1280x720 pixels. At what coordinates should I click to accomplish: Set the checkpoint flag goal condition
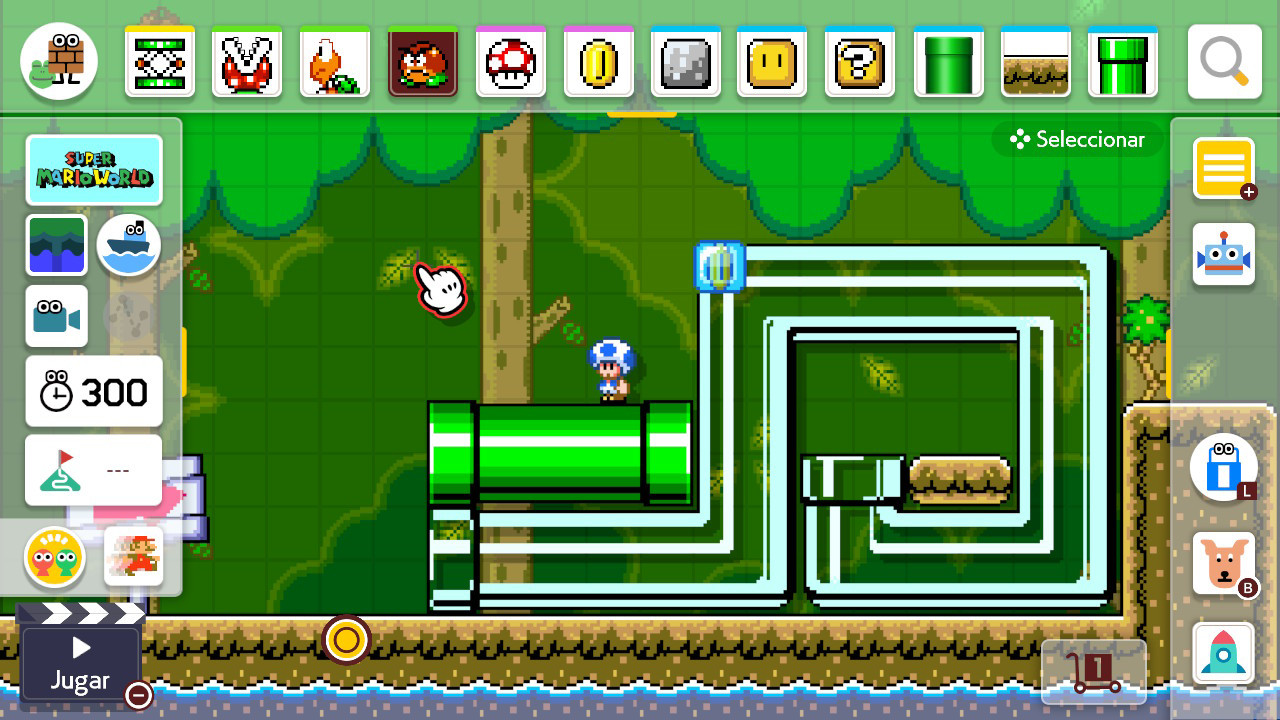point(93,469)
